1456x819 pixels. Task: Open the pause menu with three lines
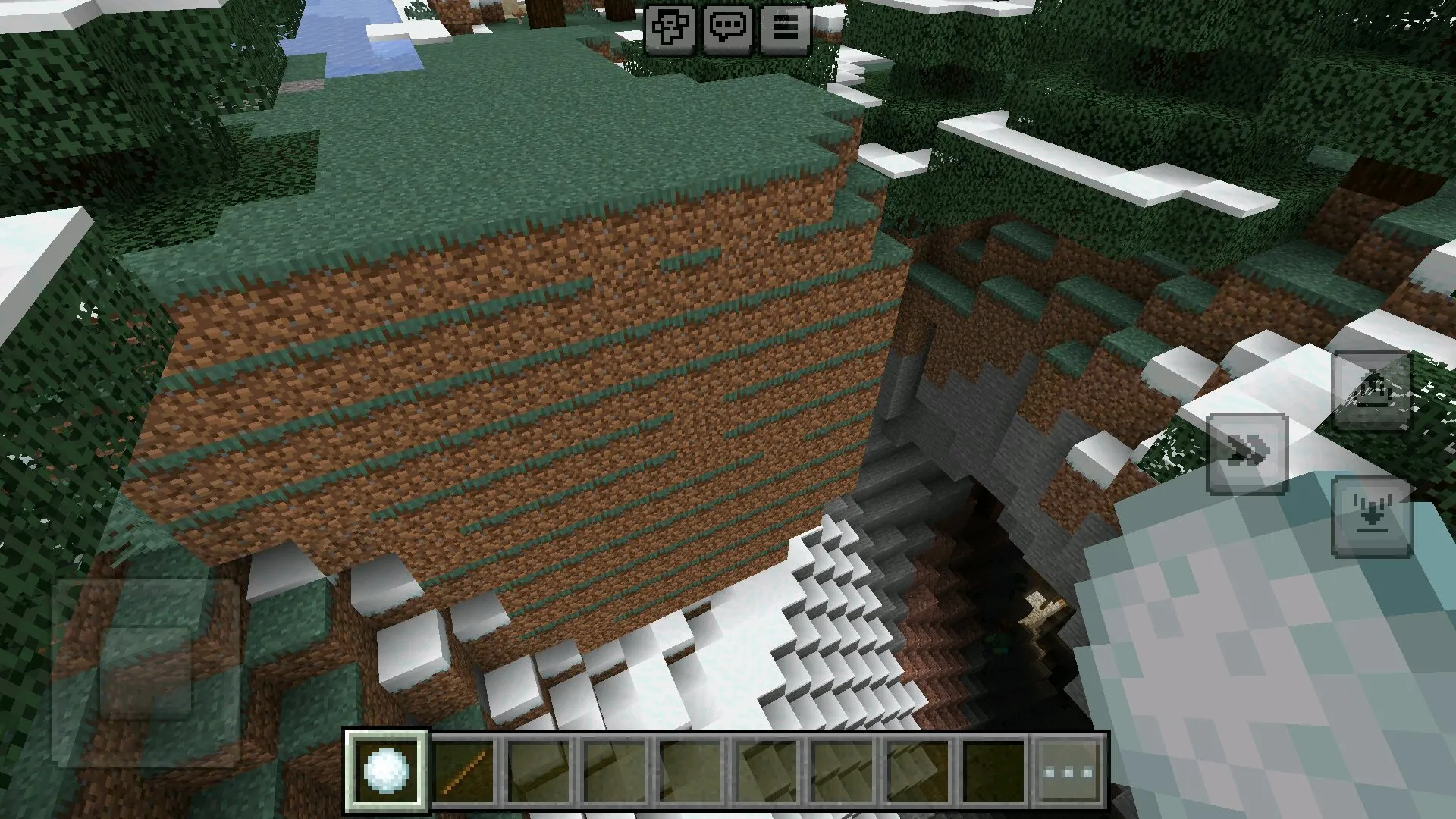(784, 28)
